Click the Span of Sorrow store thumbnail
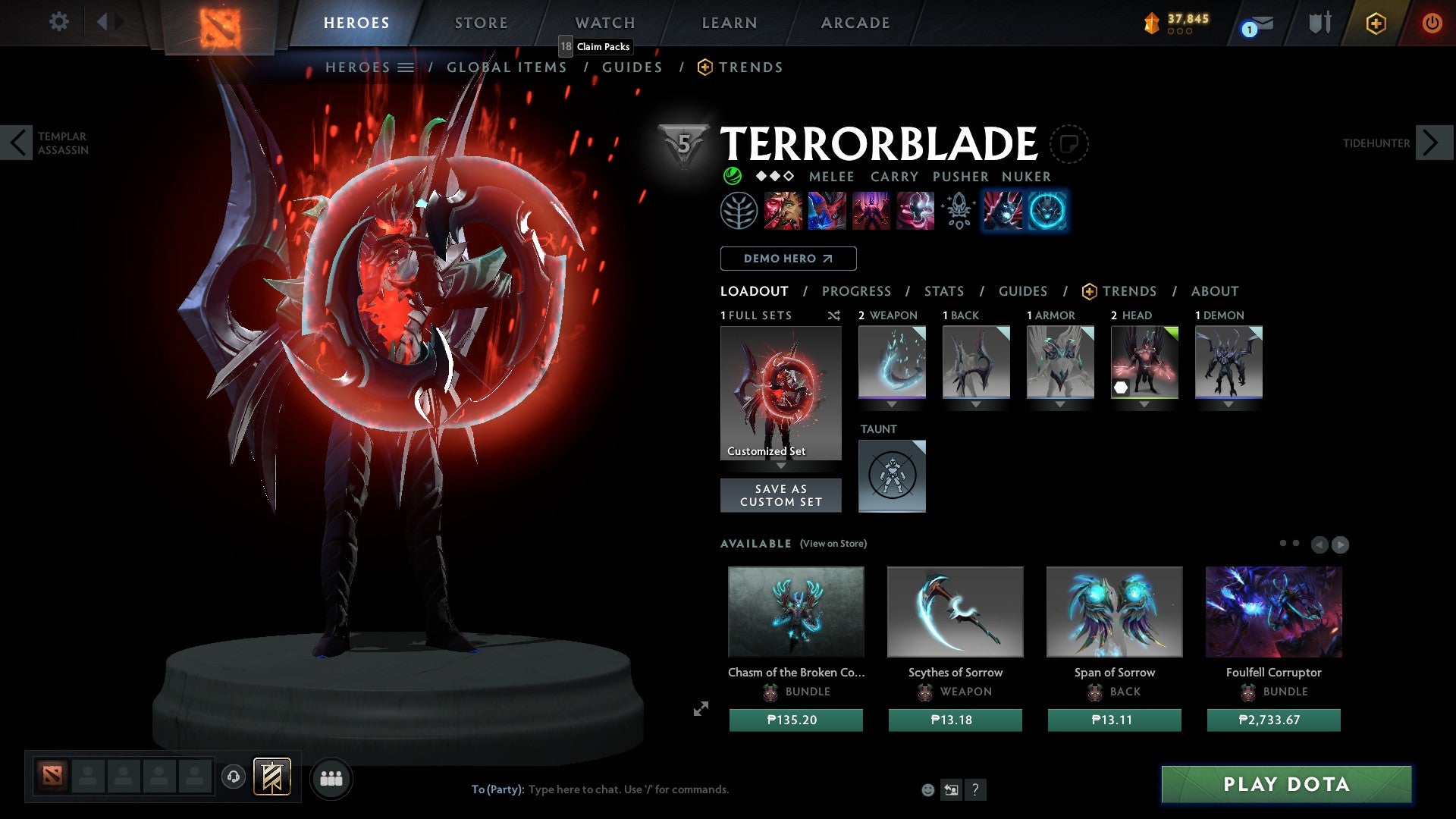1456x819 pixels. click(x=1114, y=611)
